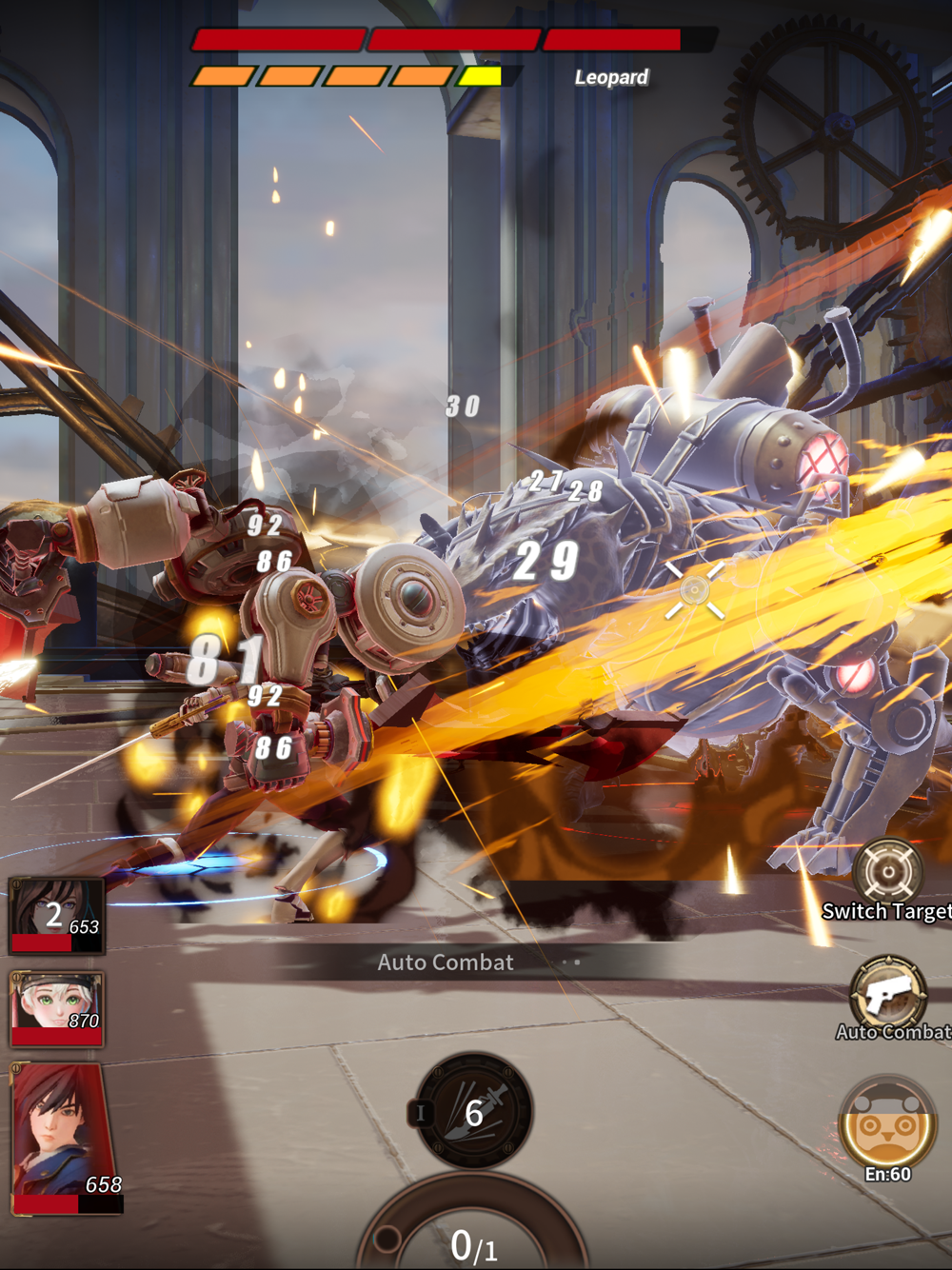Tap the Switch Target button
Image resolution: width=952 pixels, height=1270 pixels.
[x=887, y=871]
